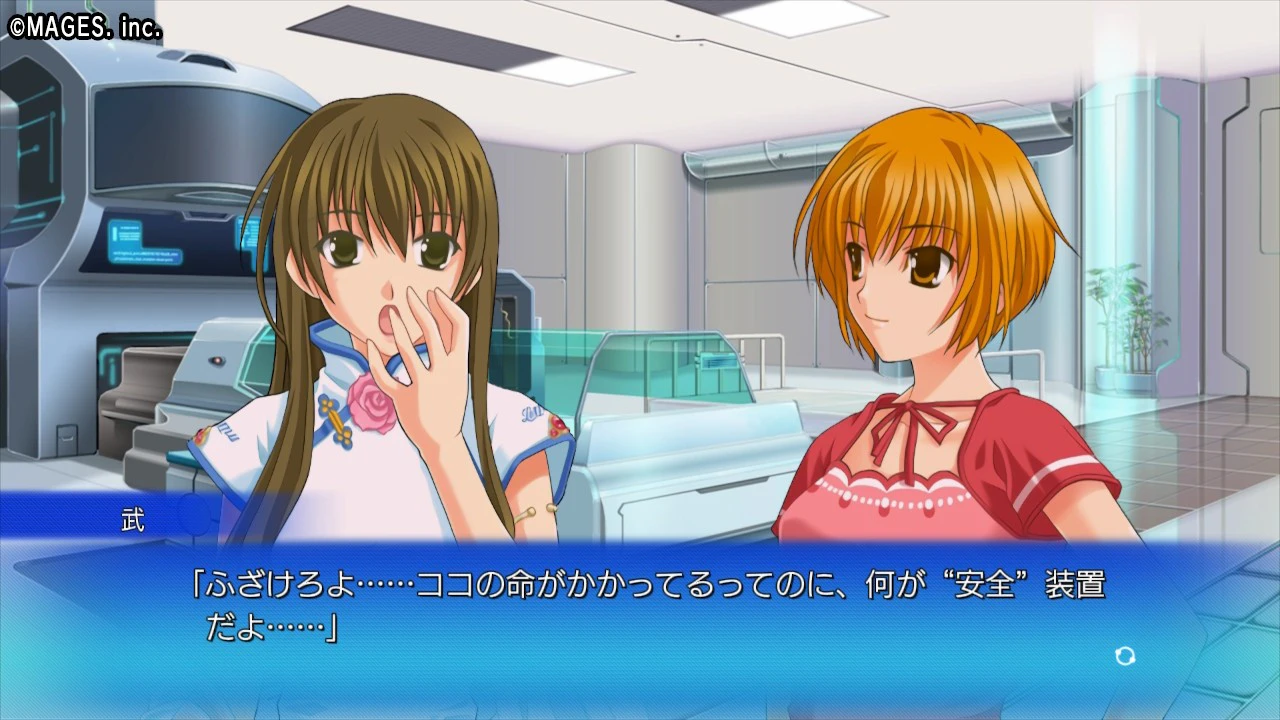Screen dimensions: 1280x720
Task: Click the dialogue text box to continue
Action: pyautogui.click(x=640, y=610)
